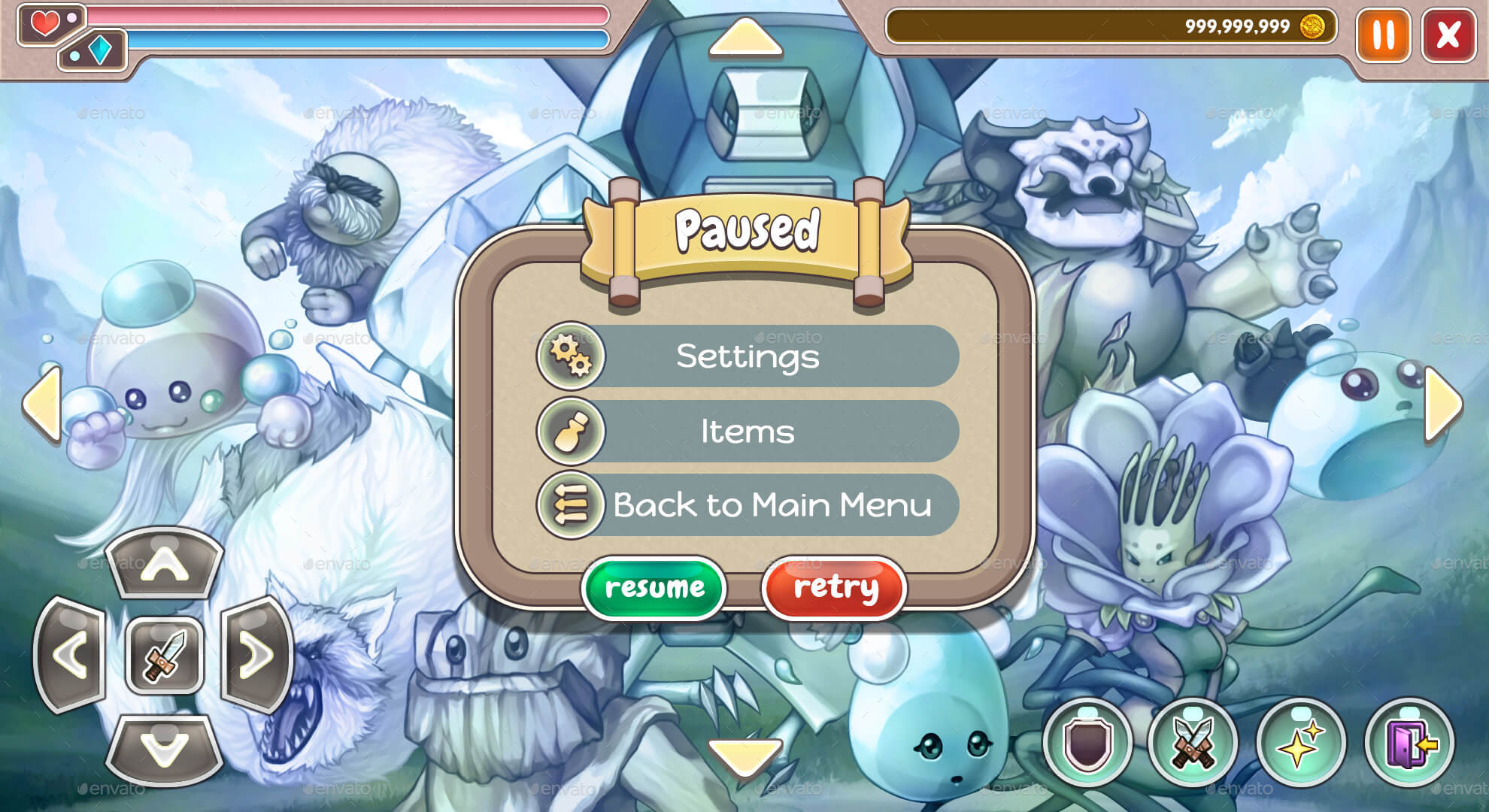Click the arrows icon beside Back to Main Menu

point(572,507)
